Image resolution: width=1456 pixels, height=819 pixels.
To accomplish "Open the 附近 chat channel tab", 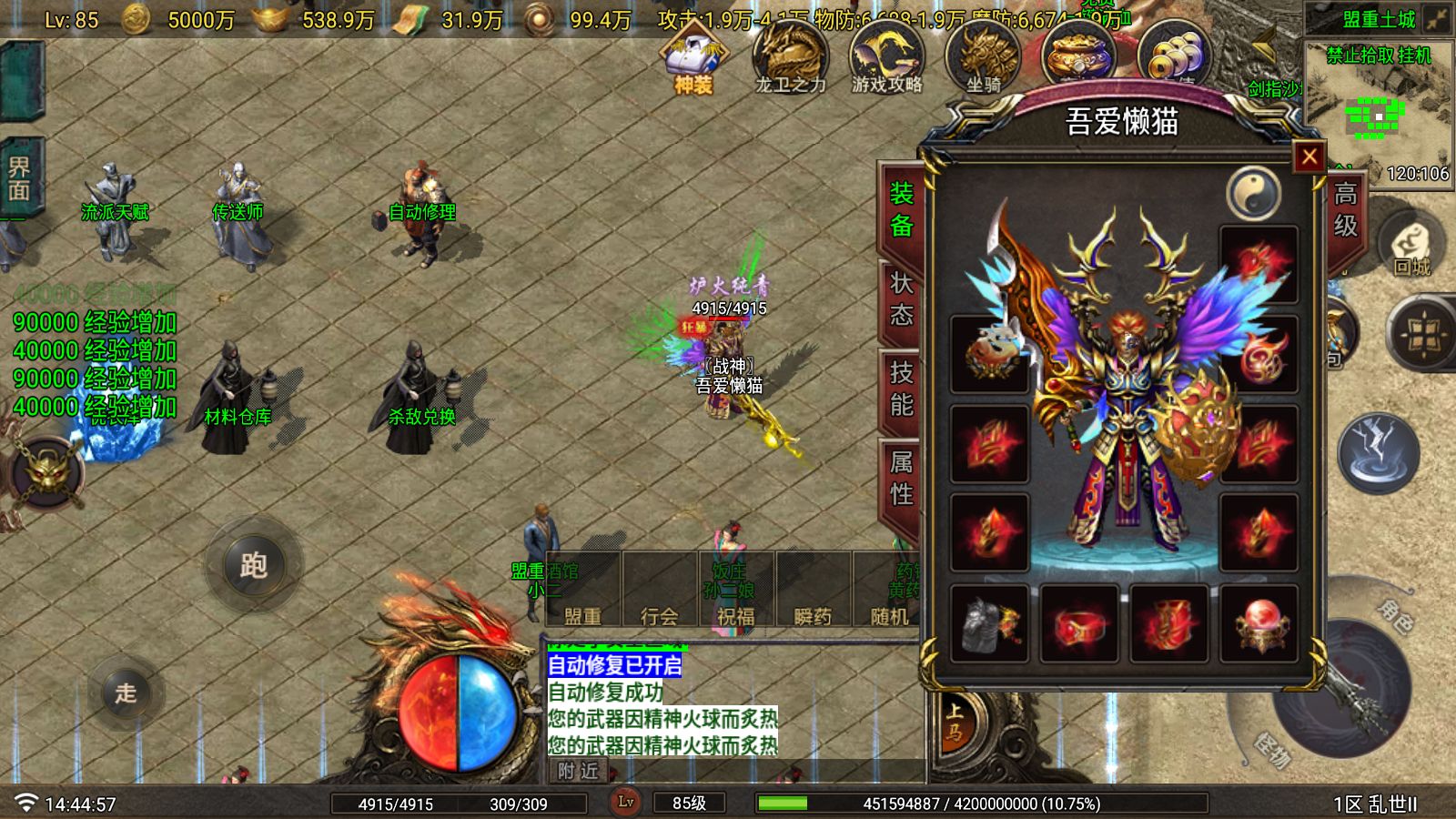I will (x=578, y=771).
